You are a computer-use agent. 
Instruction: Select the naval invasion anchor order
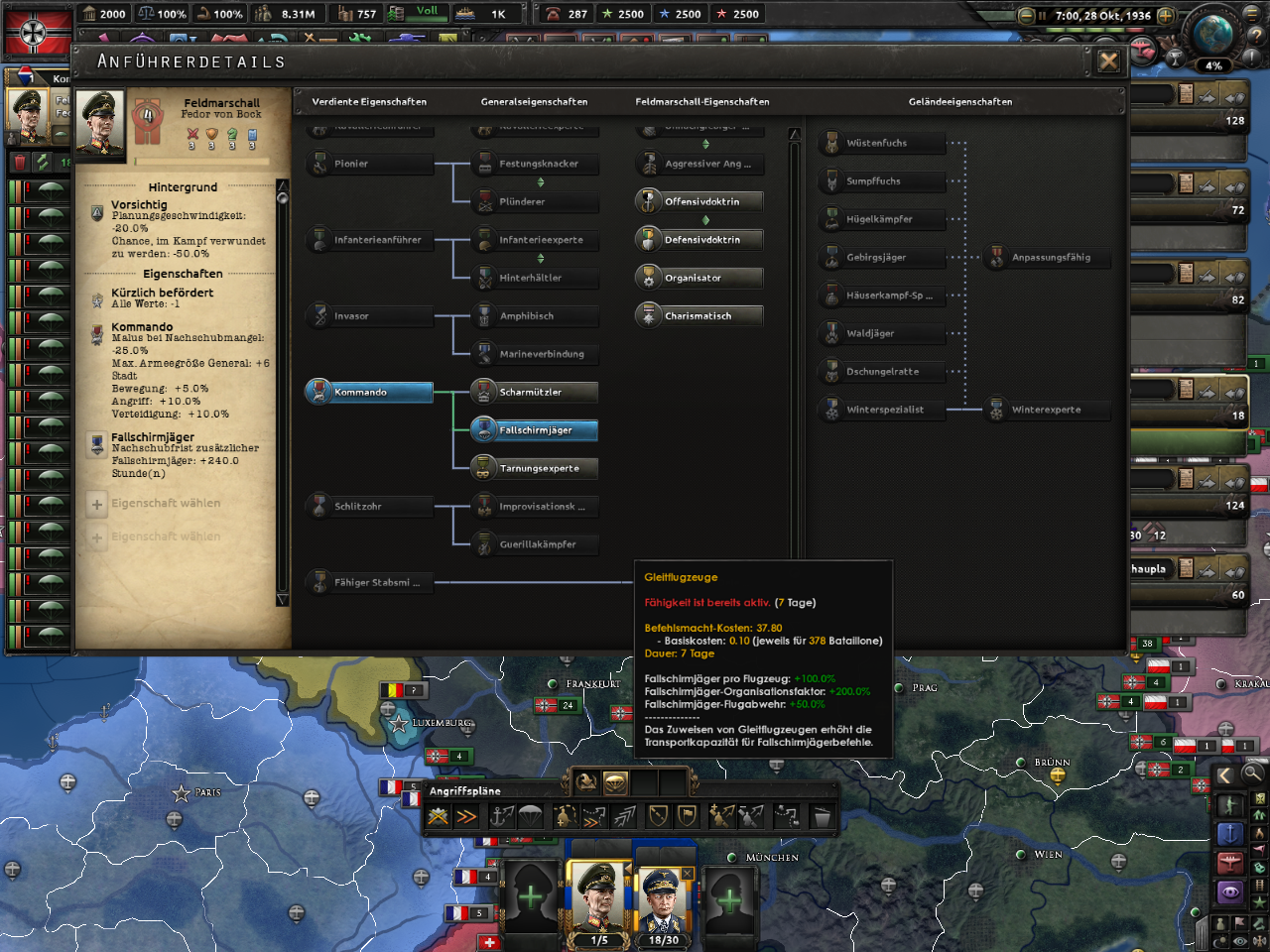coord(502,815)
